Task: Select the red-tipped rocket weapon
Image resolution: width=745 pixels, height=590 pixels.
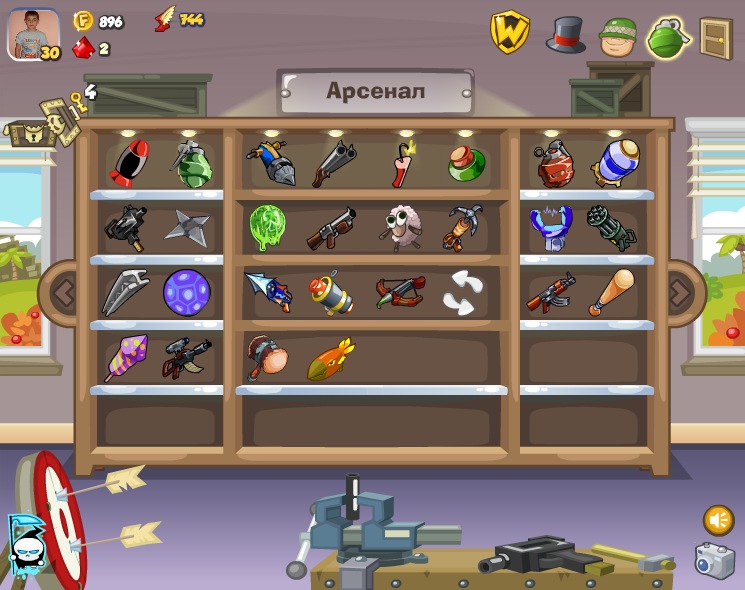Action: (128, 163)
